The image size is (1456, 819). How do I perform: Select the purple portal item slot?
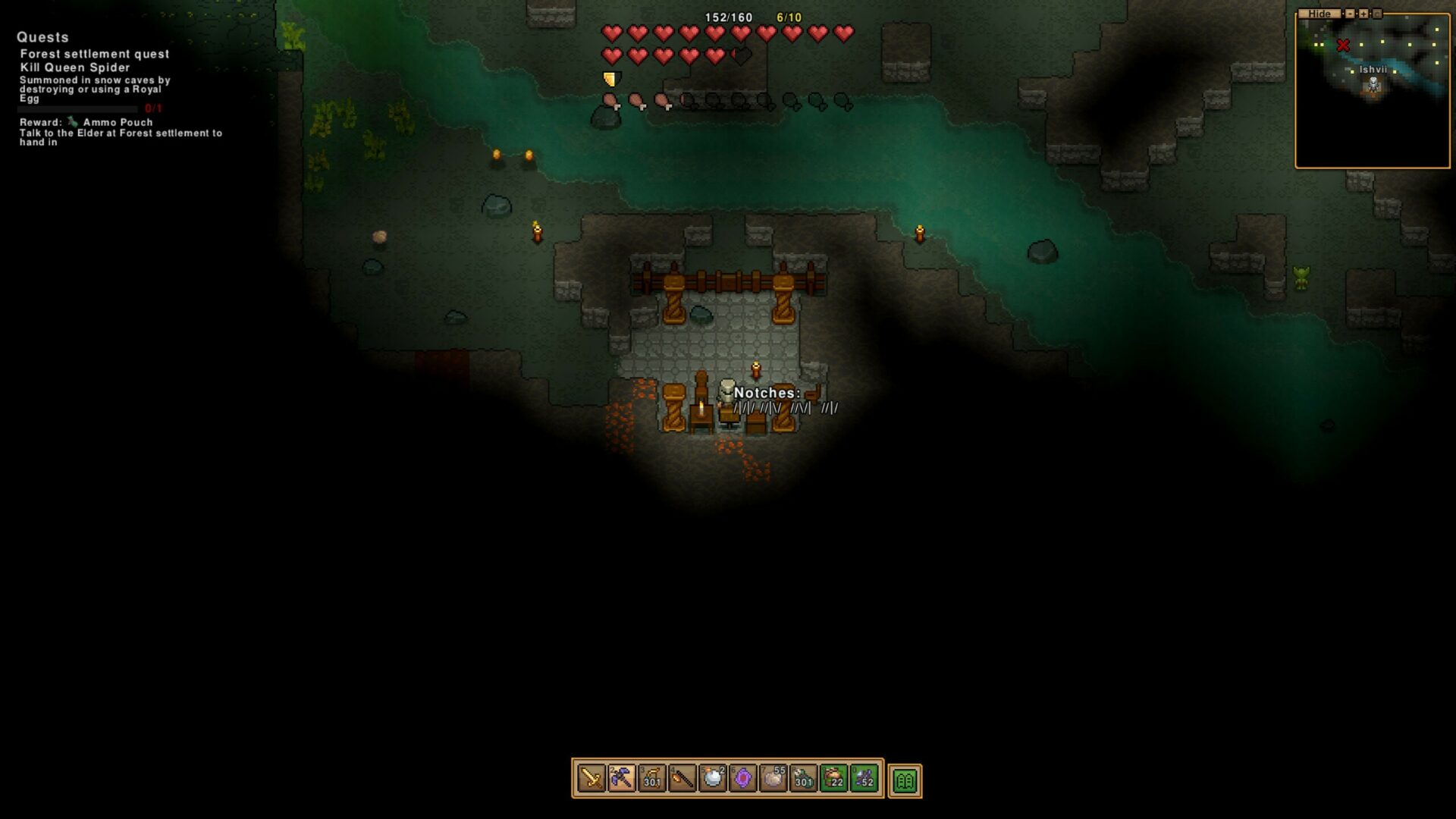point(743,779)
